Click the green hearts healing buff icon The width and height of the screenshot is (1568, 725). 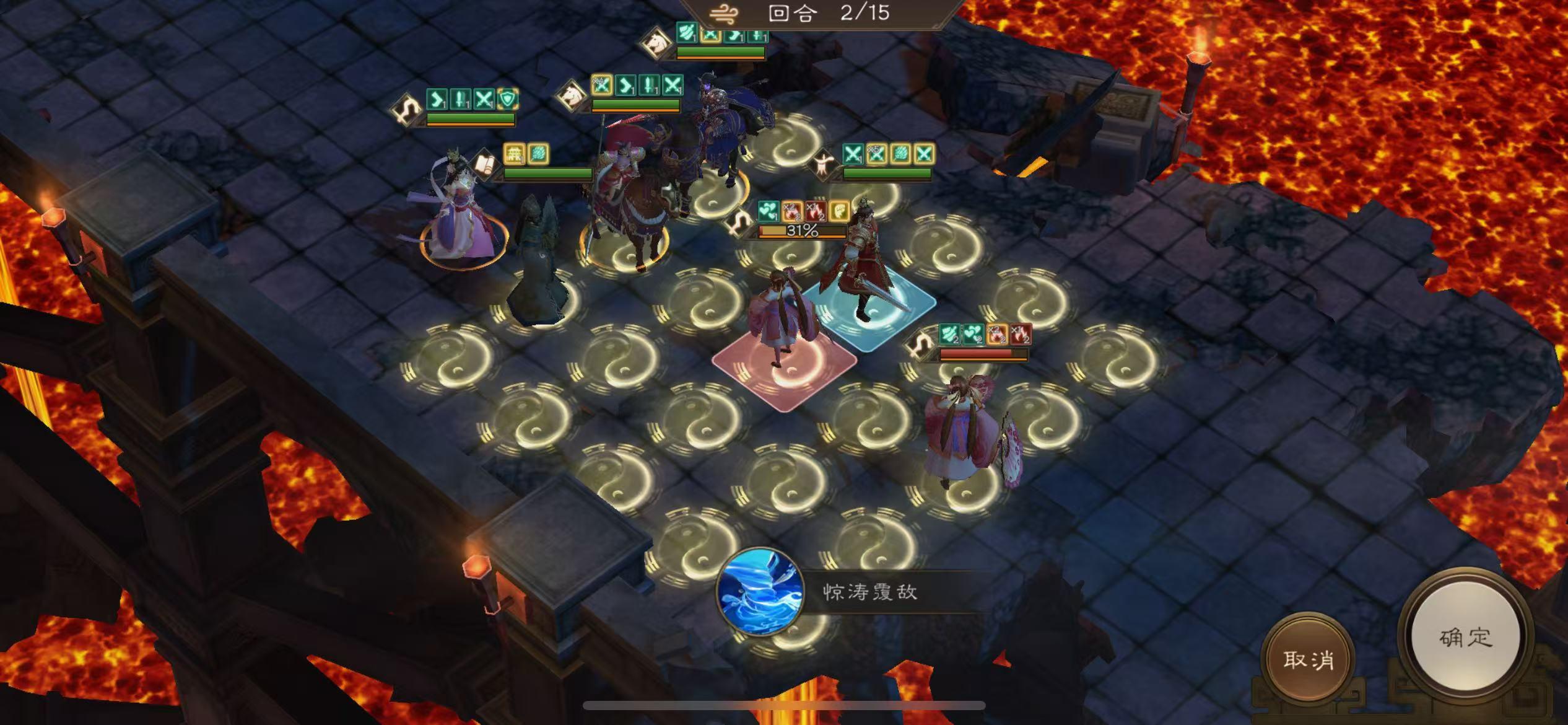769,213
